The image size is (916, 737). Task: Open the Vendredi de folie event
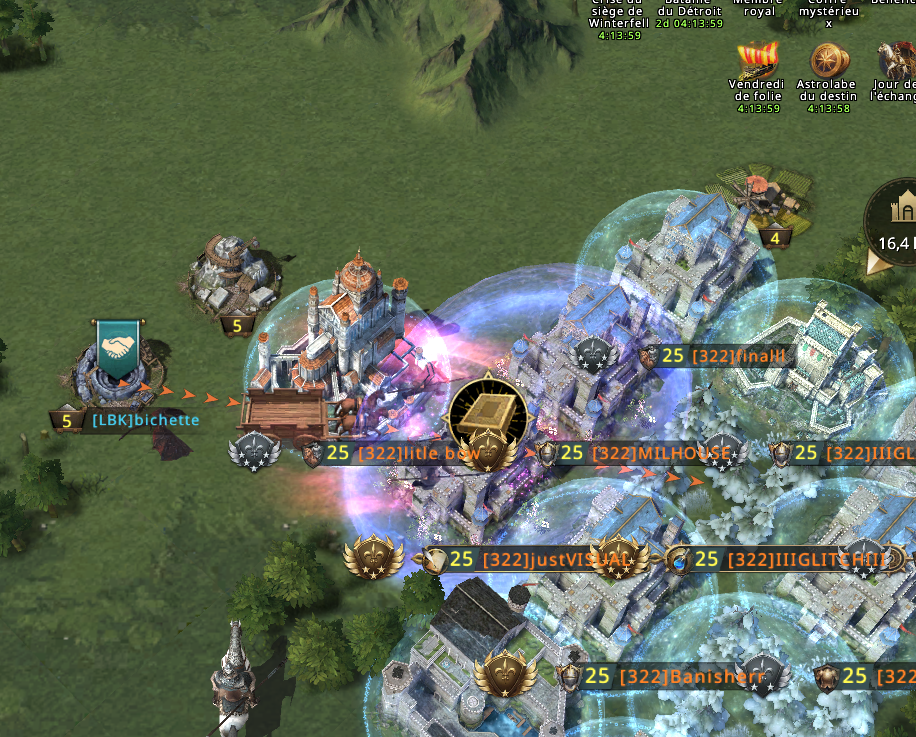click(x=756, y=62)
